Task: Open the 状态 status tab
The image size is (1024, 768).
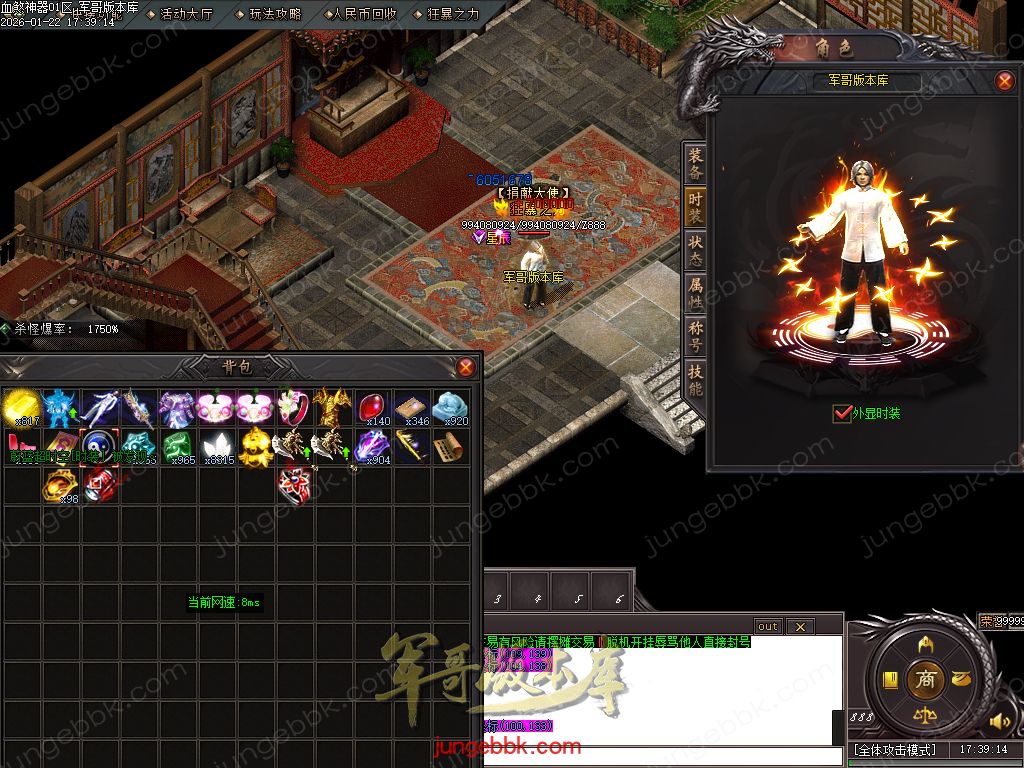Action: coord(695,249)
